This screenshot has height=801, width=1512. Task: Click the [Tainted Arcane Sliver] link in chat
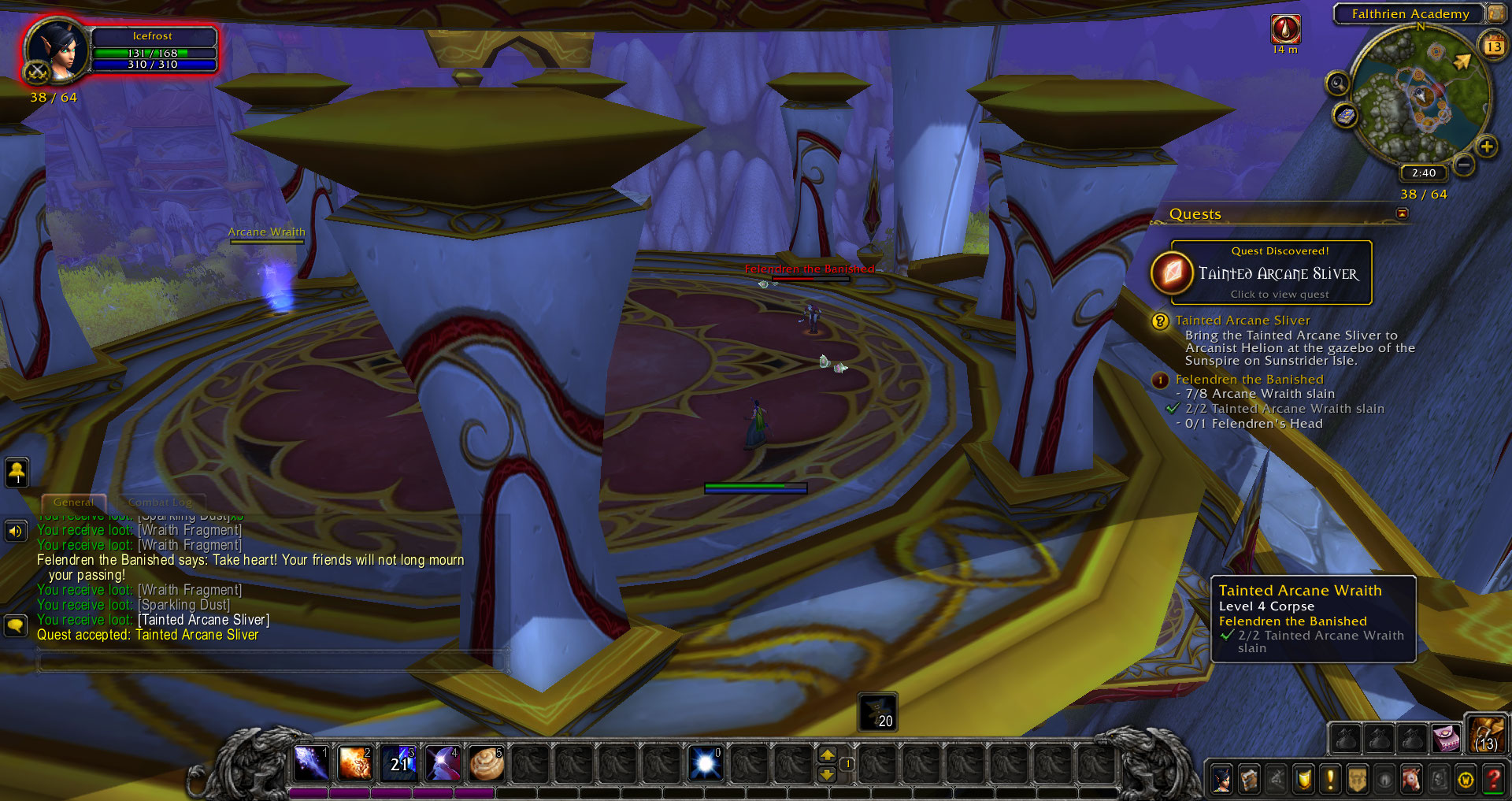tap(202, 620)
